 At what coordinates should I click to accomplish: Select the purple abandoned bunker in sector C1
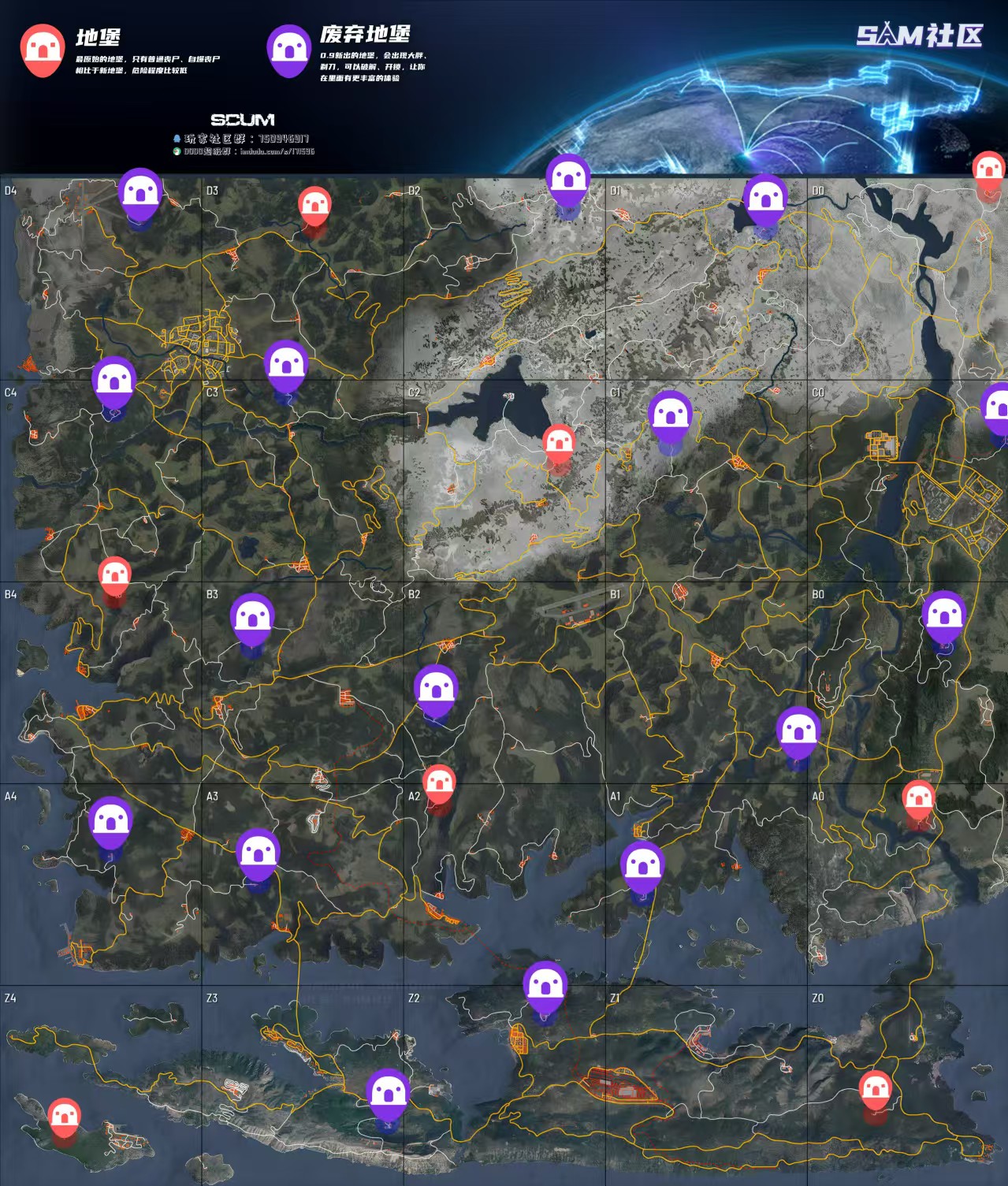coord(671,415)
